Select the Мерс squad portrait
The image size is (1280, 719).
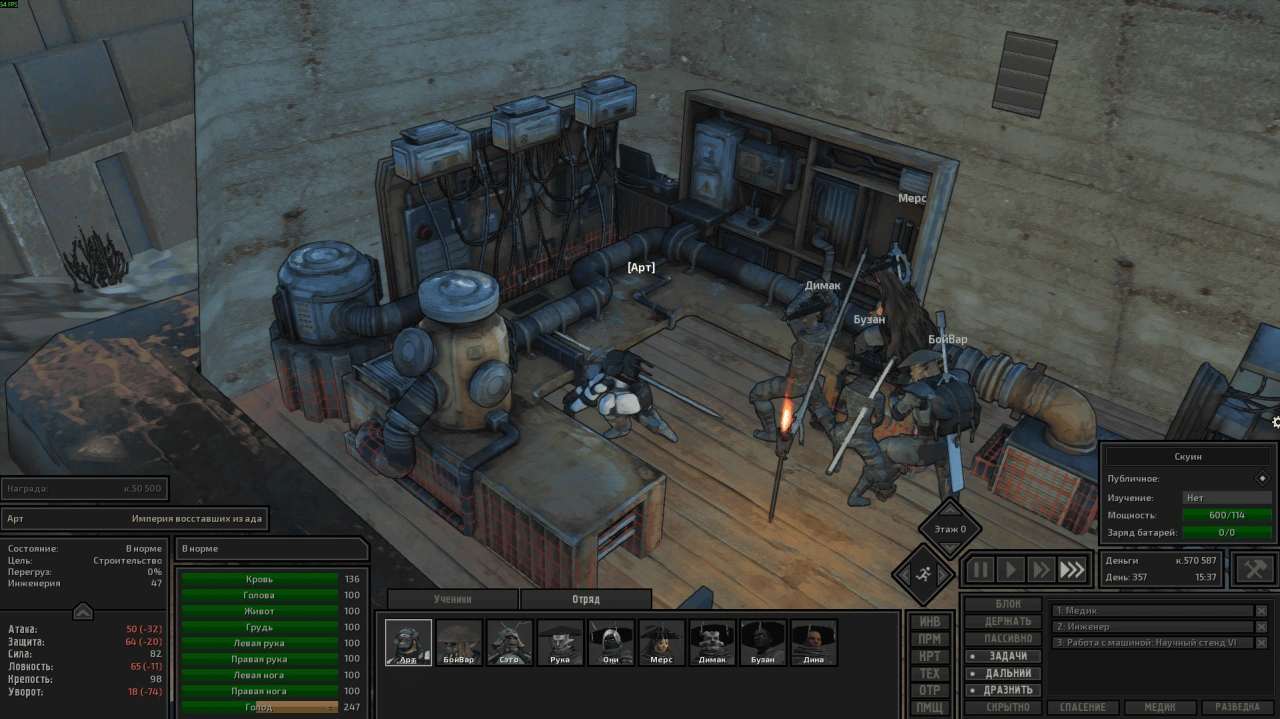tap(661, 642)
